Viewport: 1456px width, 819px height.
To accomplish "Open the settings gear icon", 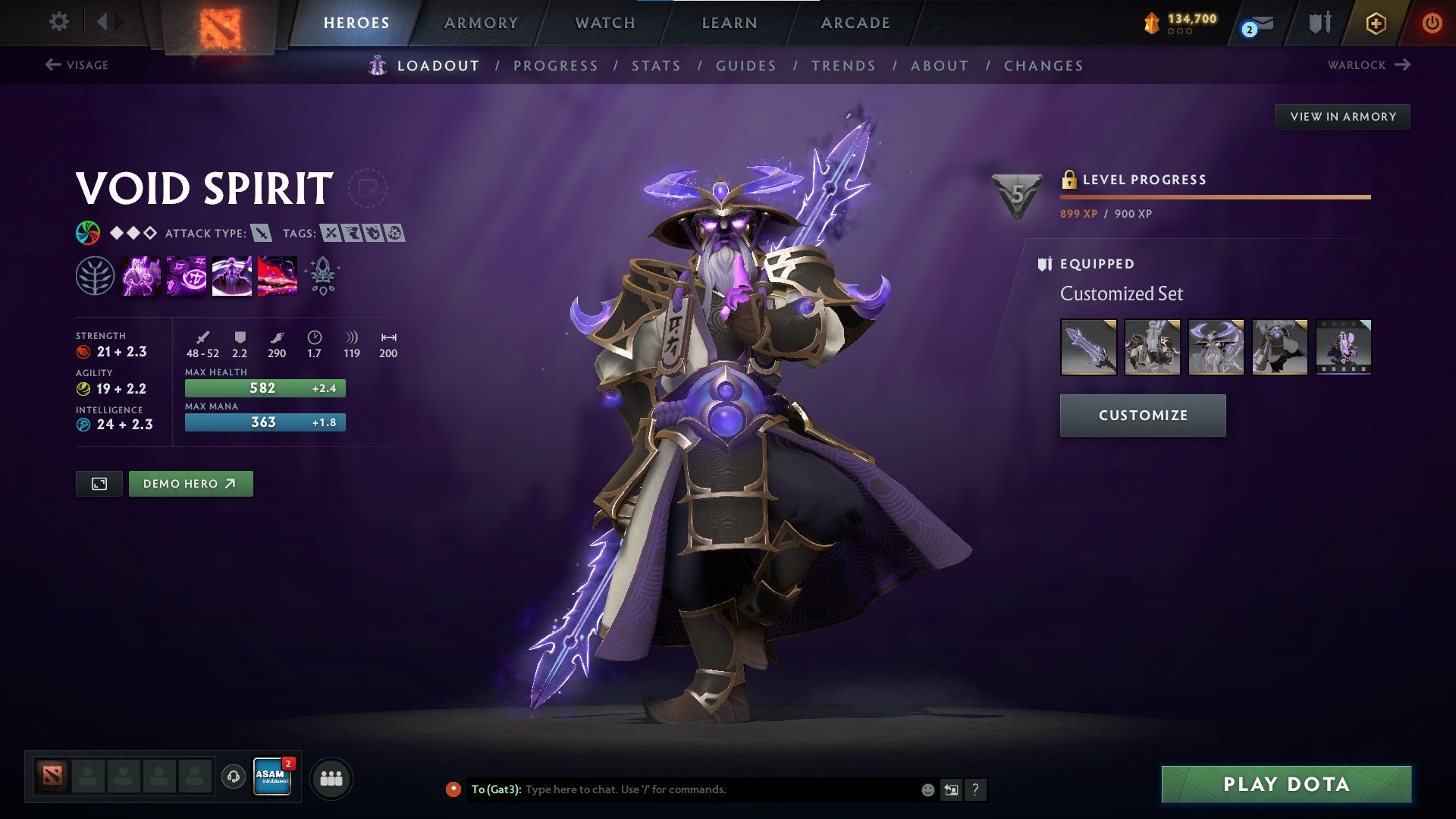I will tap(58, 22).
